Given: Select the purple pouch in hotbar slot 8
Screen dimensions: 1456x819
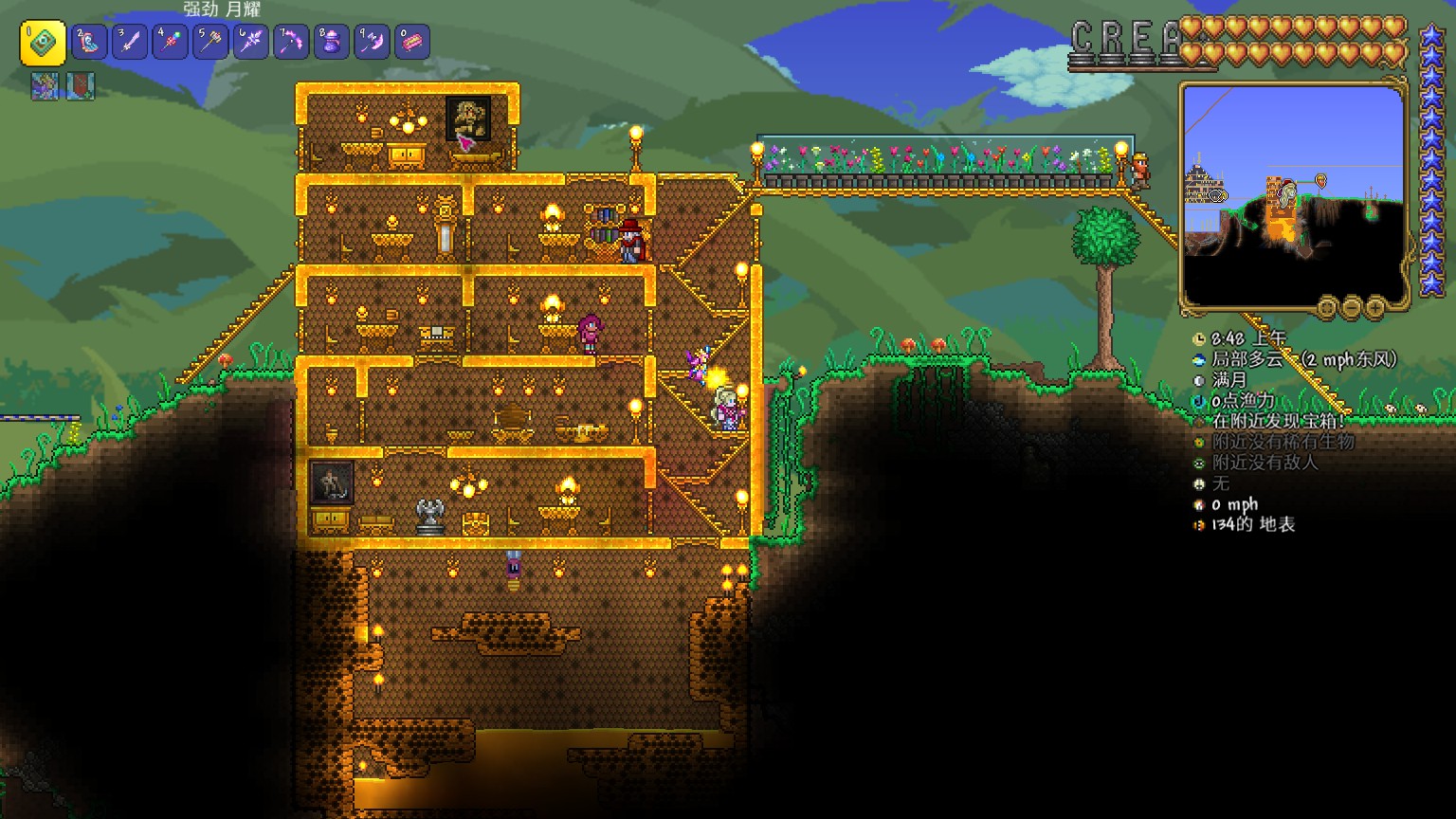Looking at the screenshot, I should click(x=332, y=43).
